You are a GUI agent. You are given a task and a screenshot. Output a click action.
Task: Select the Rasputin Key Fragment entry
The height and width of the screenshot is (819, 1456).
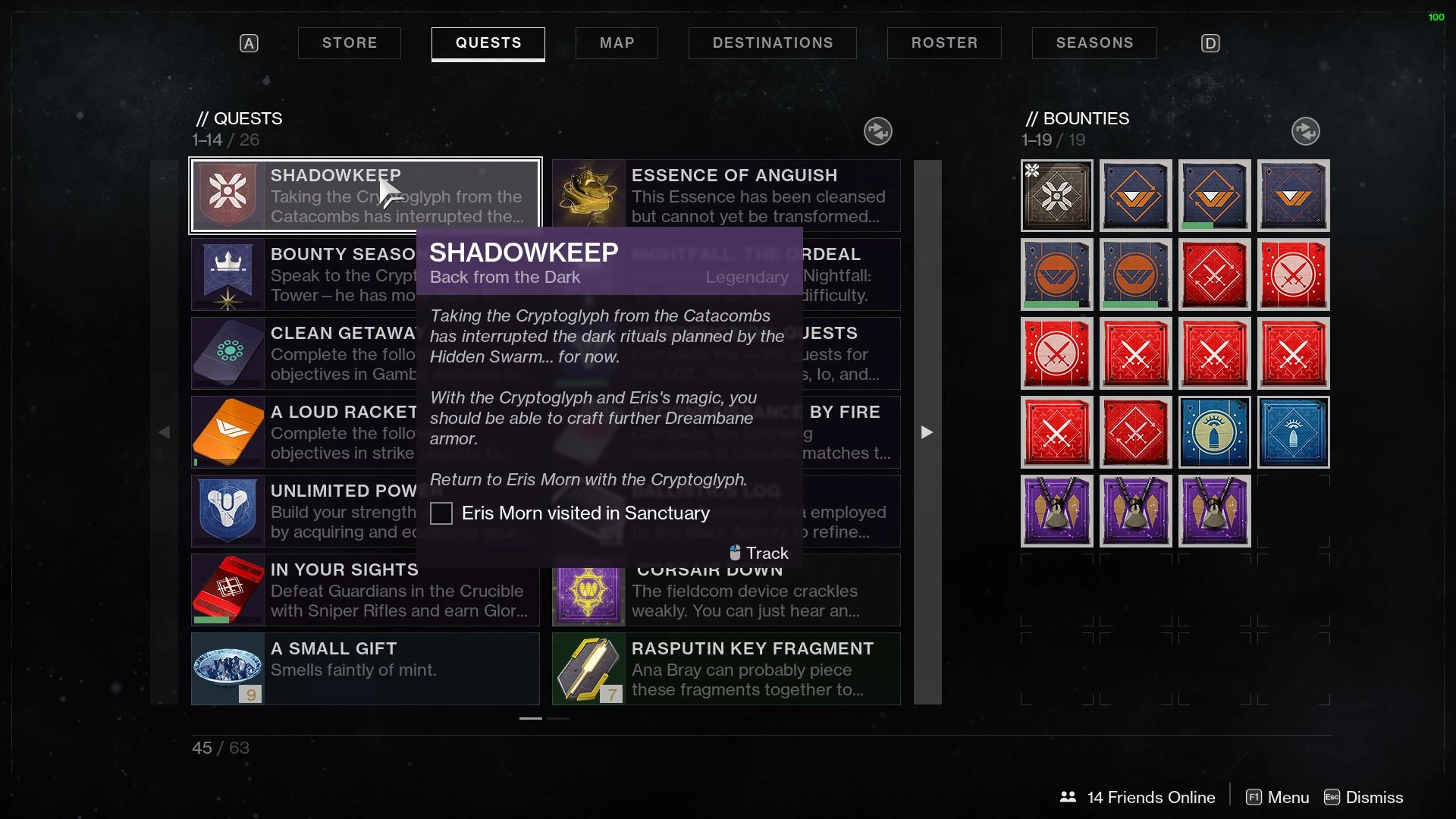(x=726, y=669)
